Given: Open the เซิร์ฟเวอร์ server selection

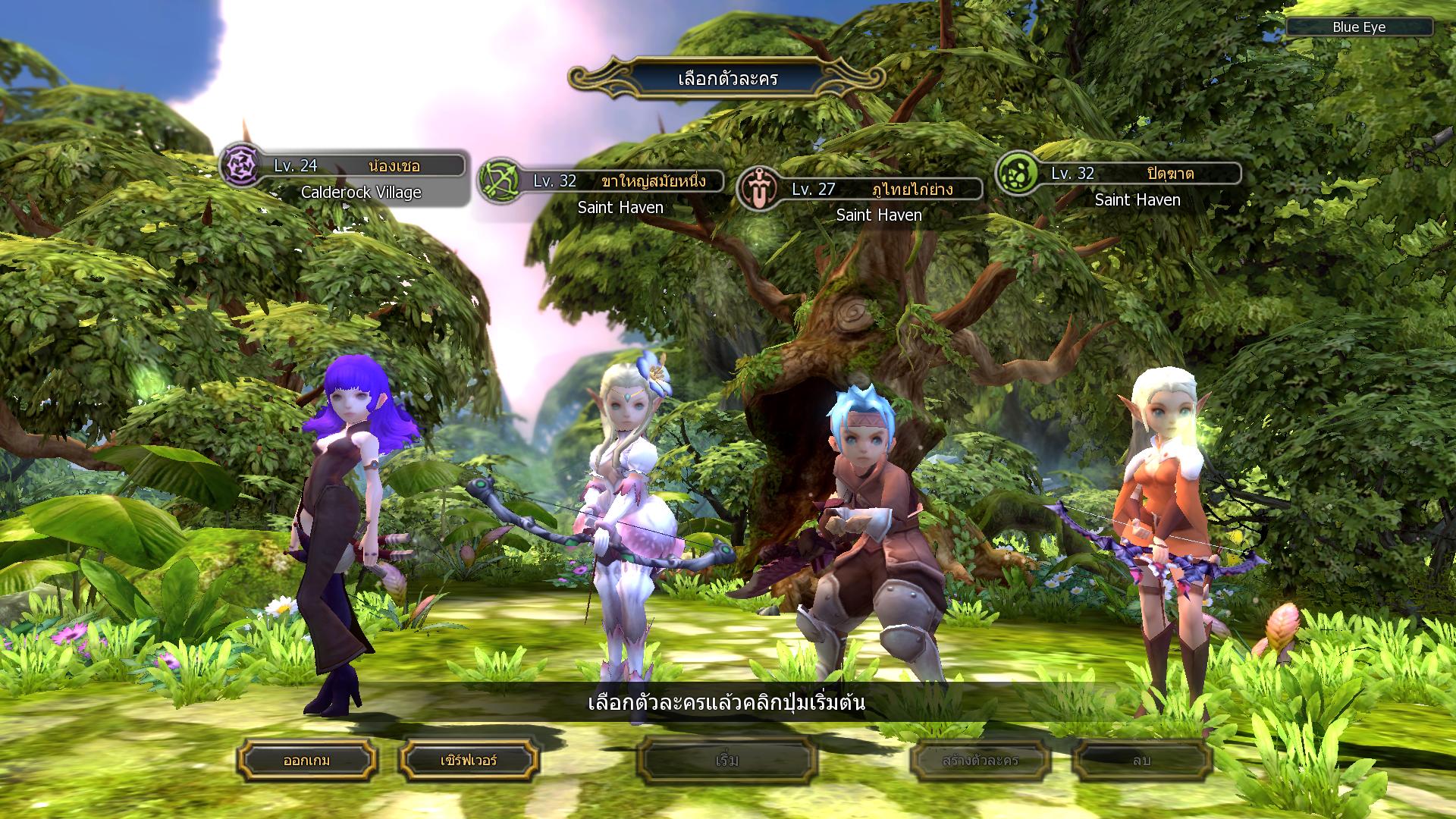Looking at the screenshot, I should 469,760.
